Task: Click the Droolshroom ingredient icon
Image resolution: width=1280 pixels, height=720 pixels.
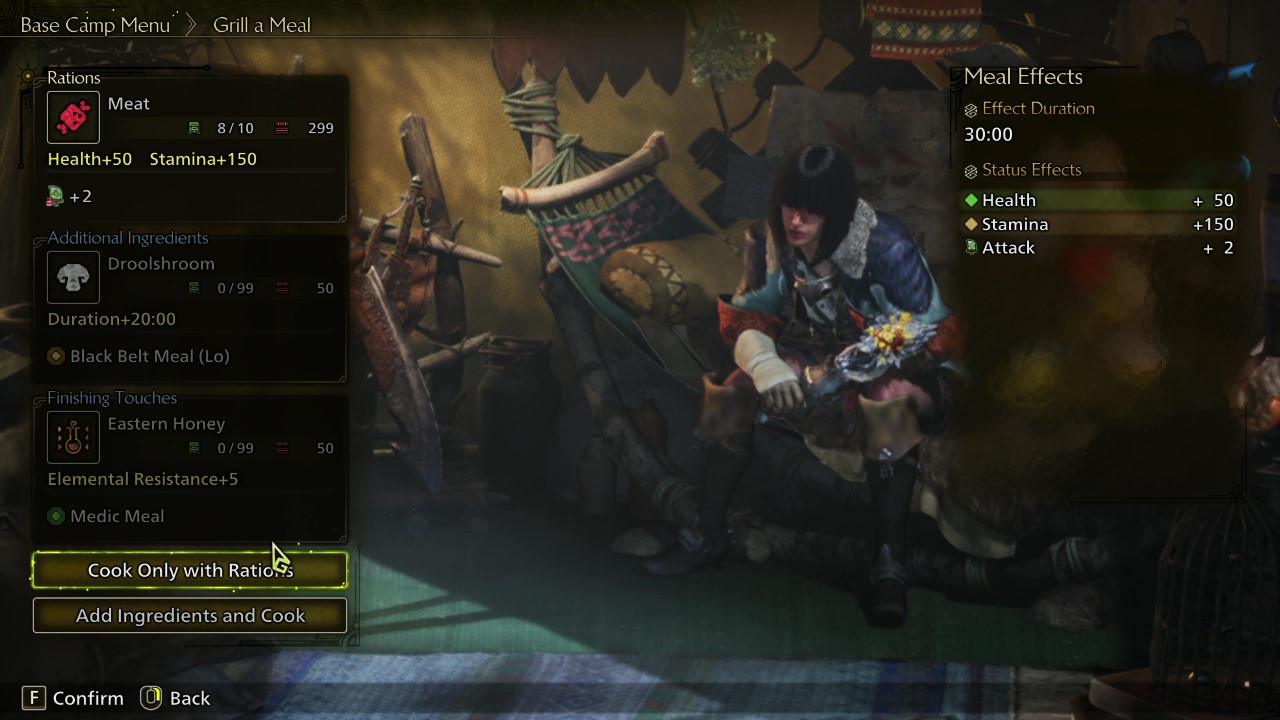Action: (73, 277)
